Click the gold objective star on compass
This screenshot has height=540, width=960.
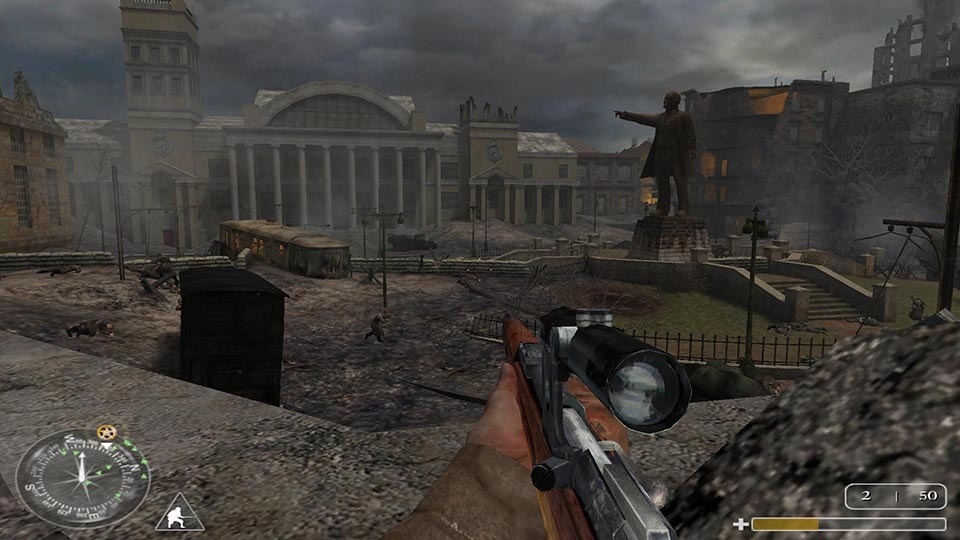[x=106, y=433]
